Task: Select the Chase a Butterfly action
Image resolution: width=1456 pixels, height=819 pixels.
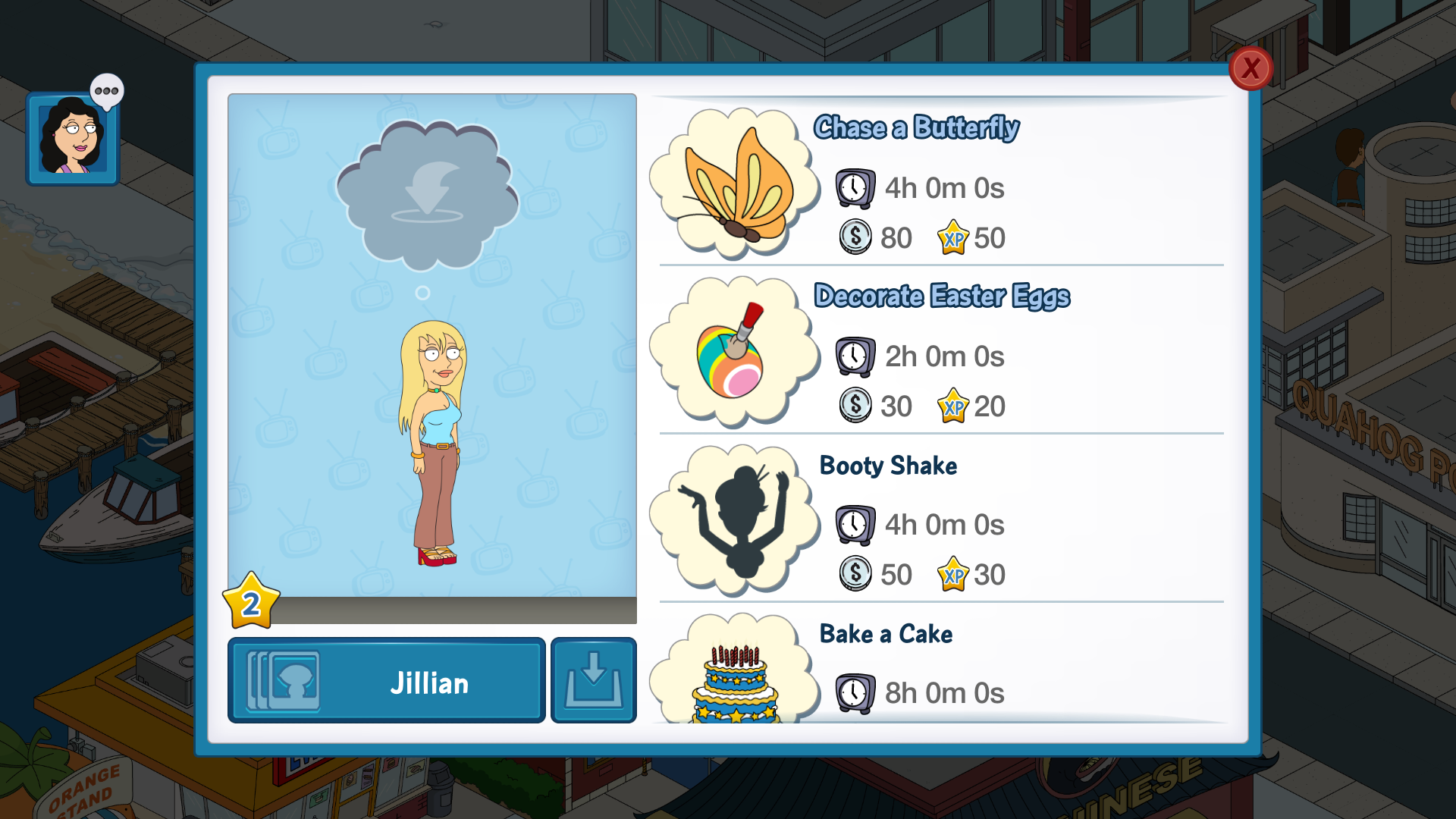Action: 916,127
